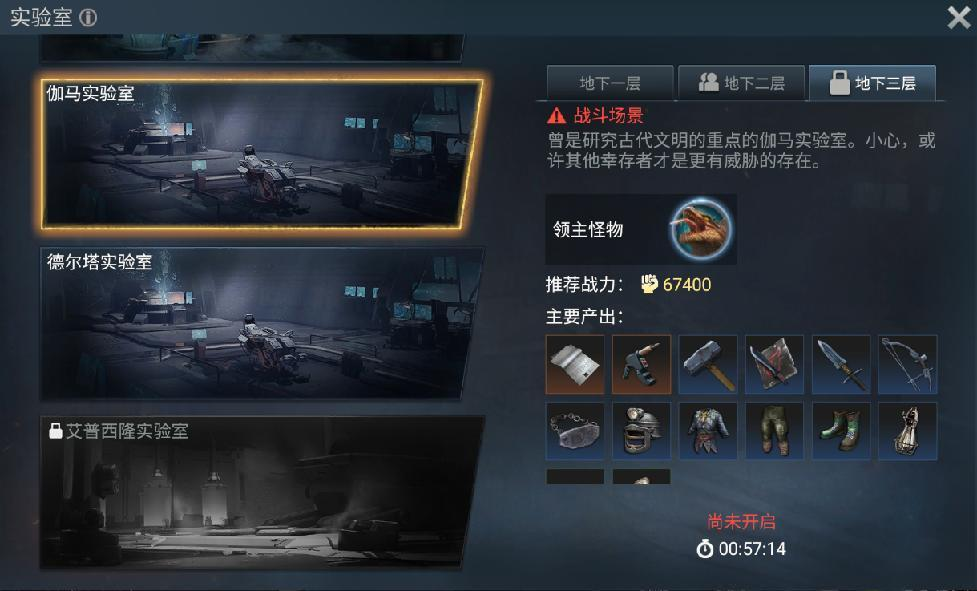The height and width of the screenshot is (591, 977).
Task: Switch to the 地下一层 tab
Action: click(609, 83)
